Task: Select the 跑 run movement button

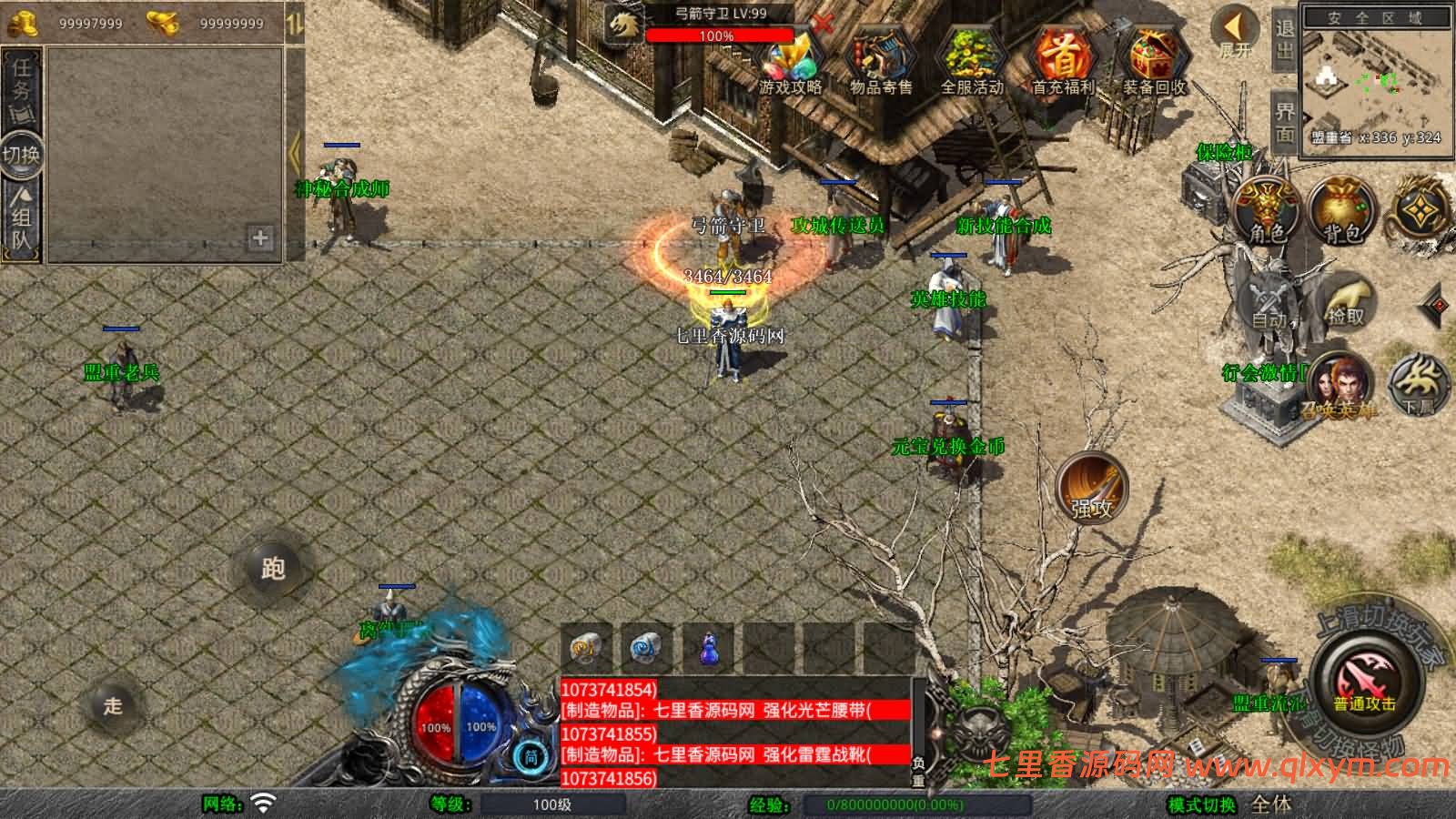Action: click(273, 569)
